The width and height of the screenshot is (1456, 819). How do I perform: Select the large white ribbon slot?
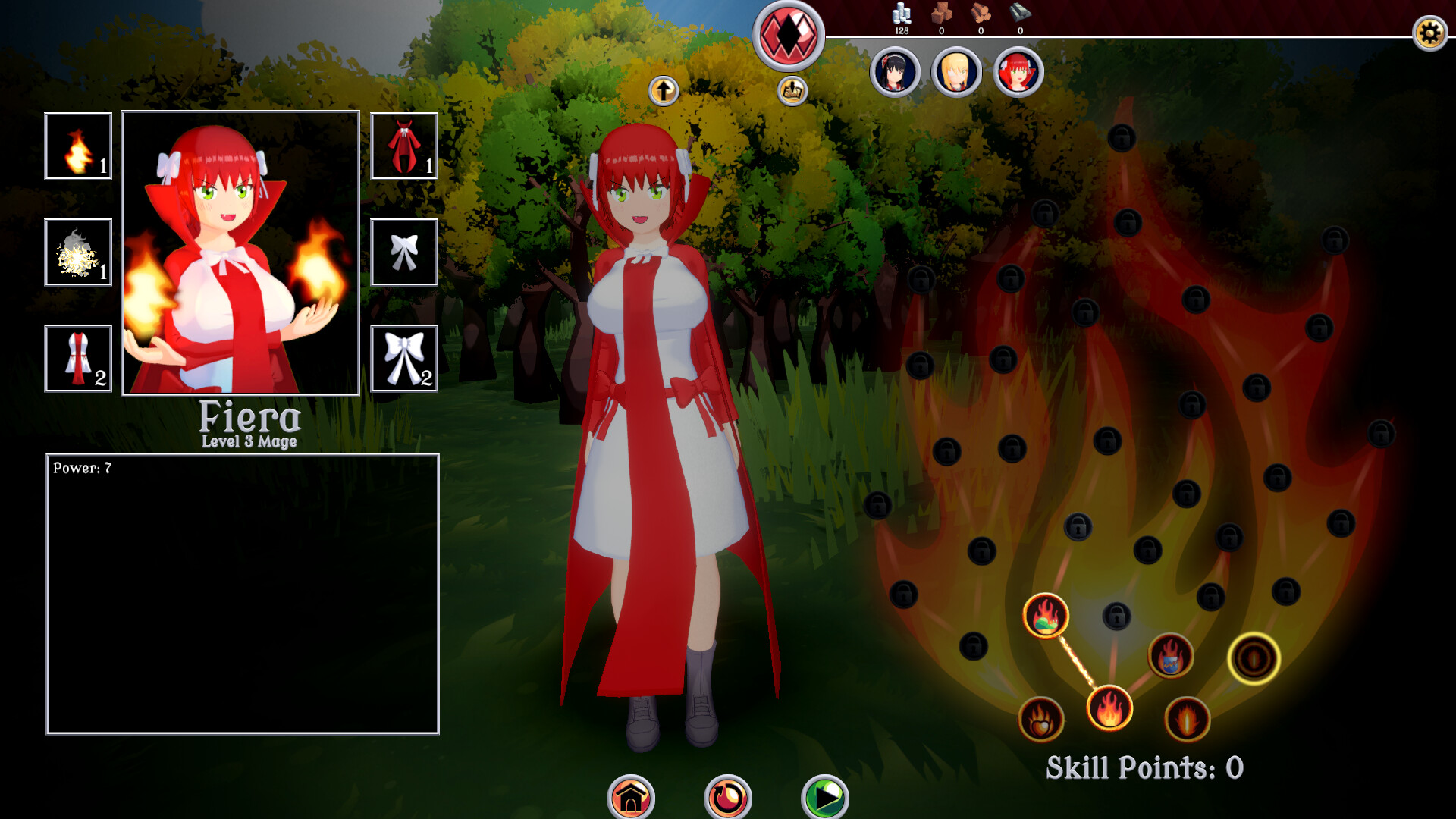pos(404,359)
